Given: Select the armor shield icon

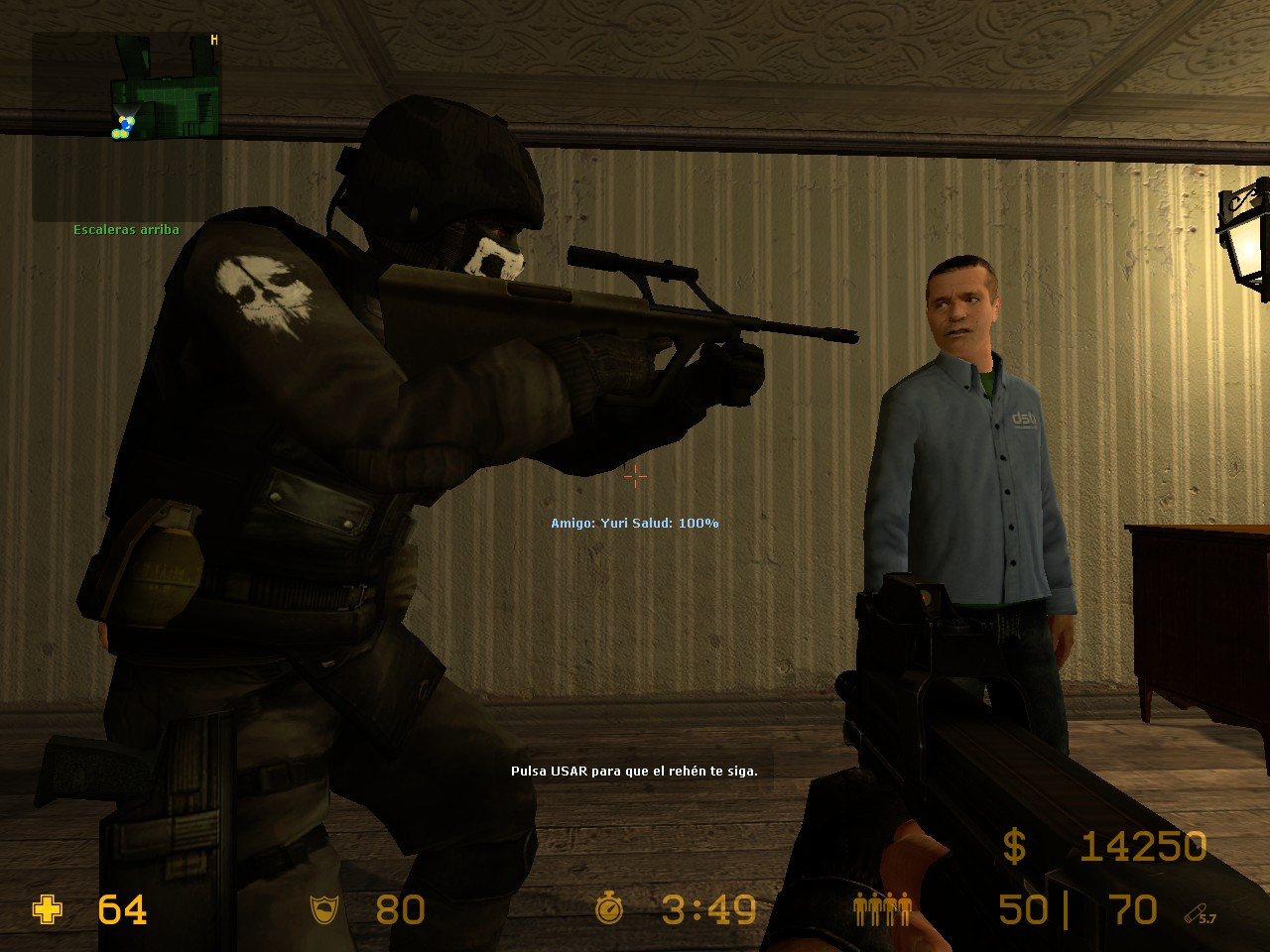Looking at the screenshot, I should click(324, 909).
